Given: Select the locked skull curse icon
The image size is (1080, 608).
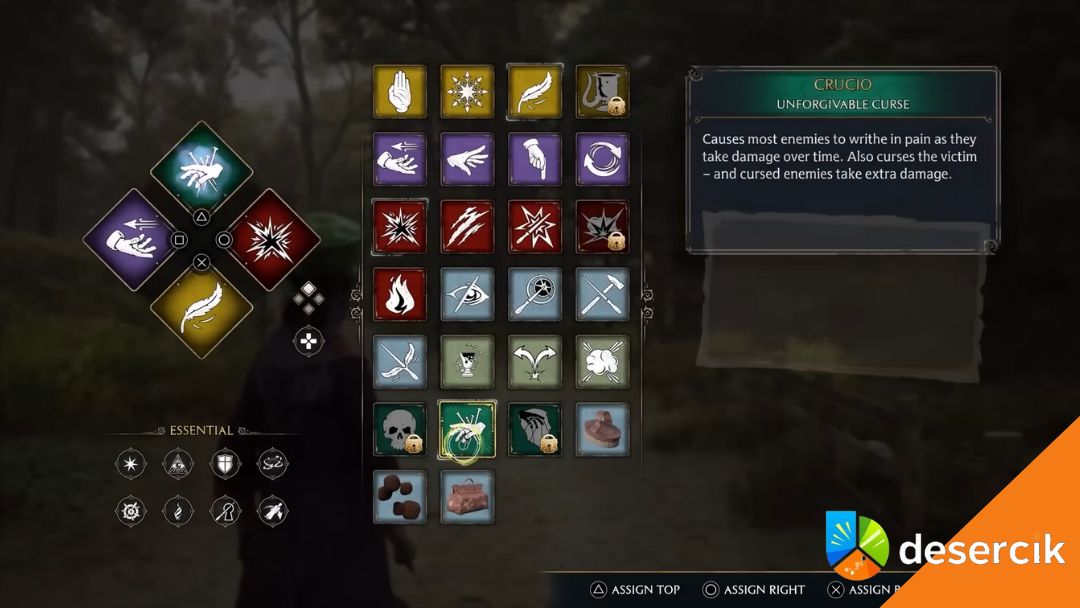Looking at the screenshot, I should click(400, 429).
